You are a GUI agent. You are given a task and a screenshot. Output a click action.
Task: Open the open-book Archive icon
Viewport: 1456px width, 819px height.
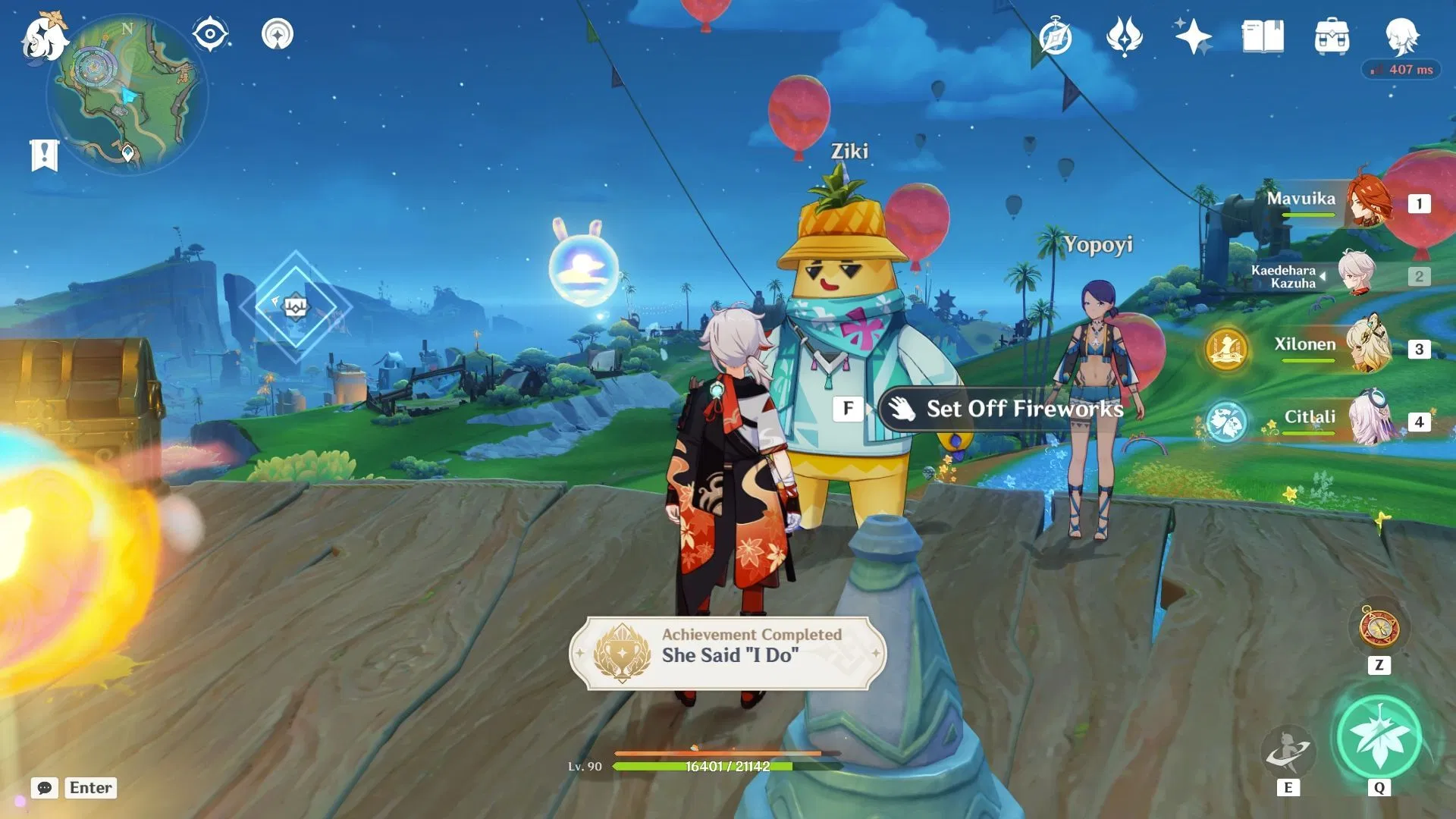click(1263, 37)
